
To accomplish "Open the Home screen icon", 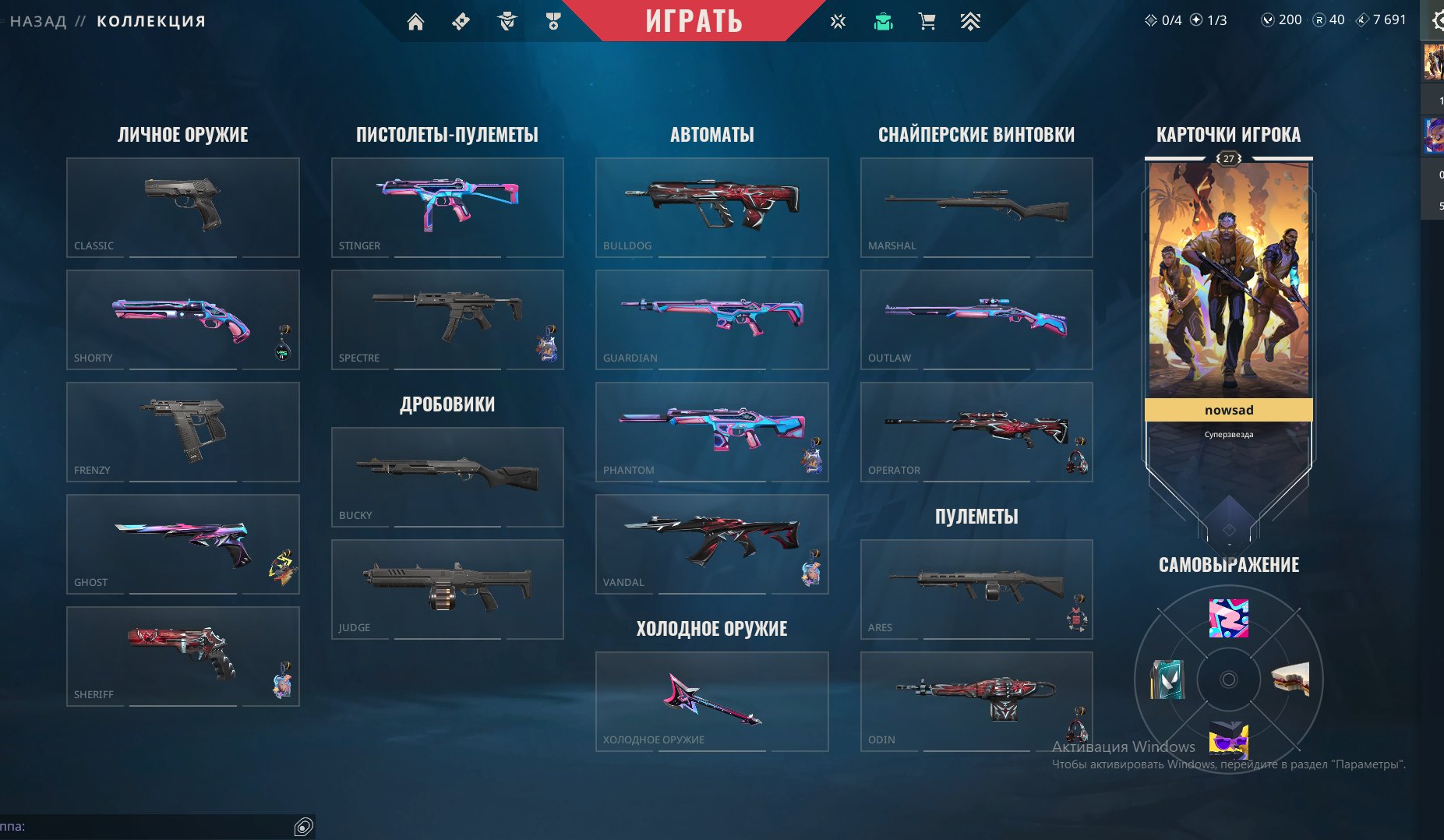I will point(416,21).
